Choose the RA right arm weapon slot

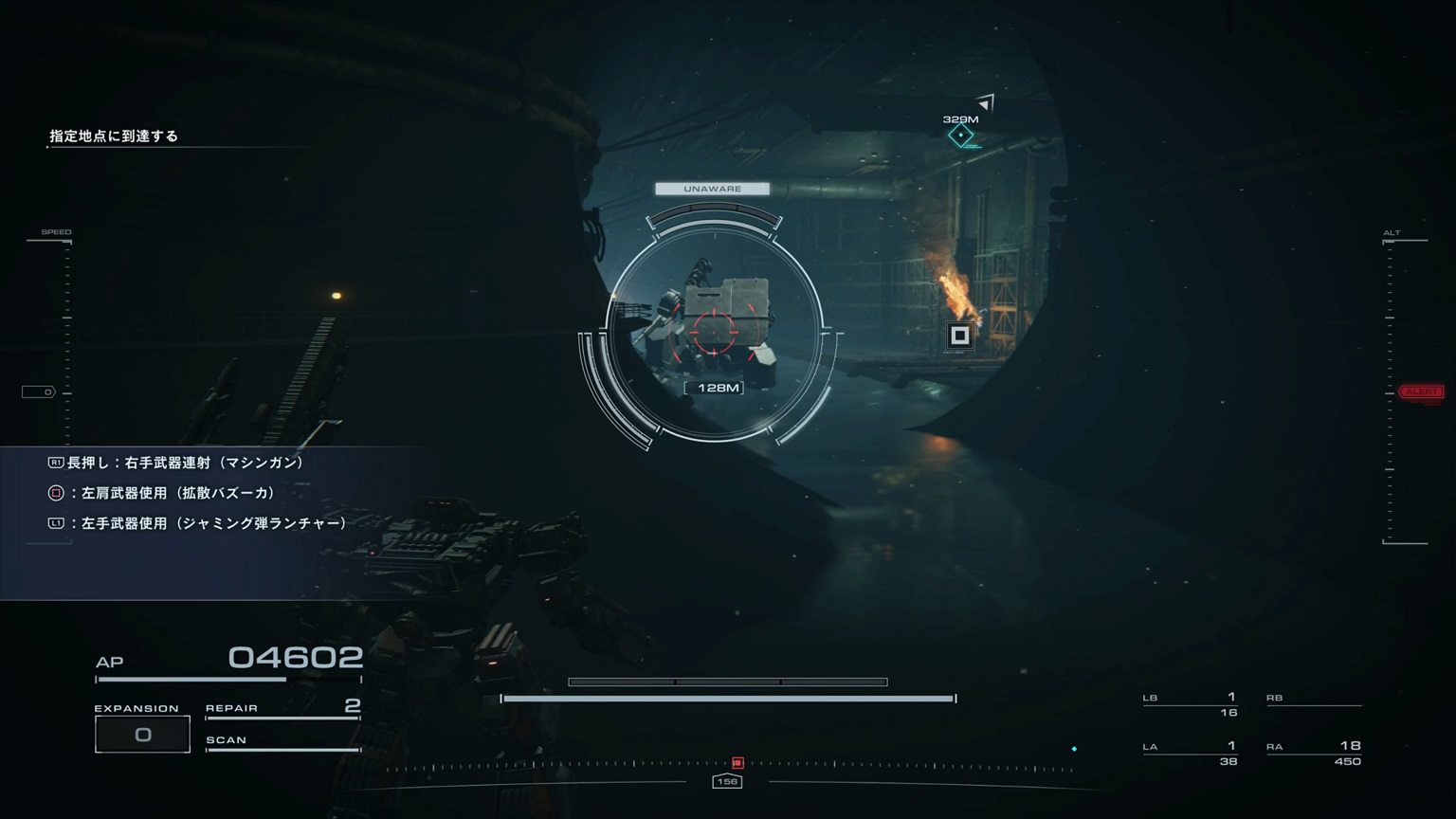[1314, 753]
